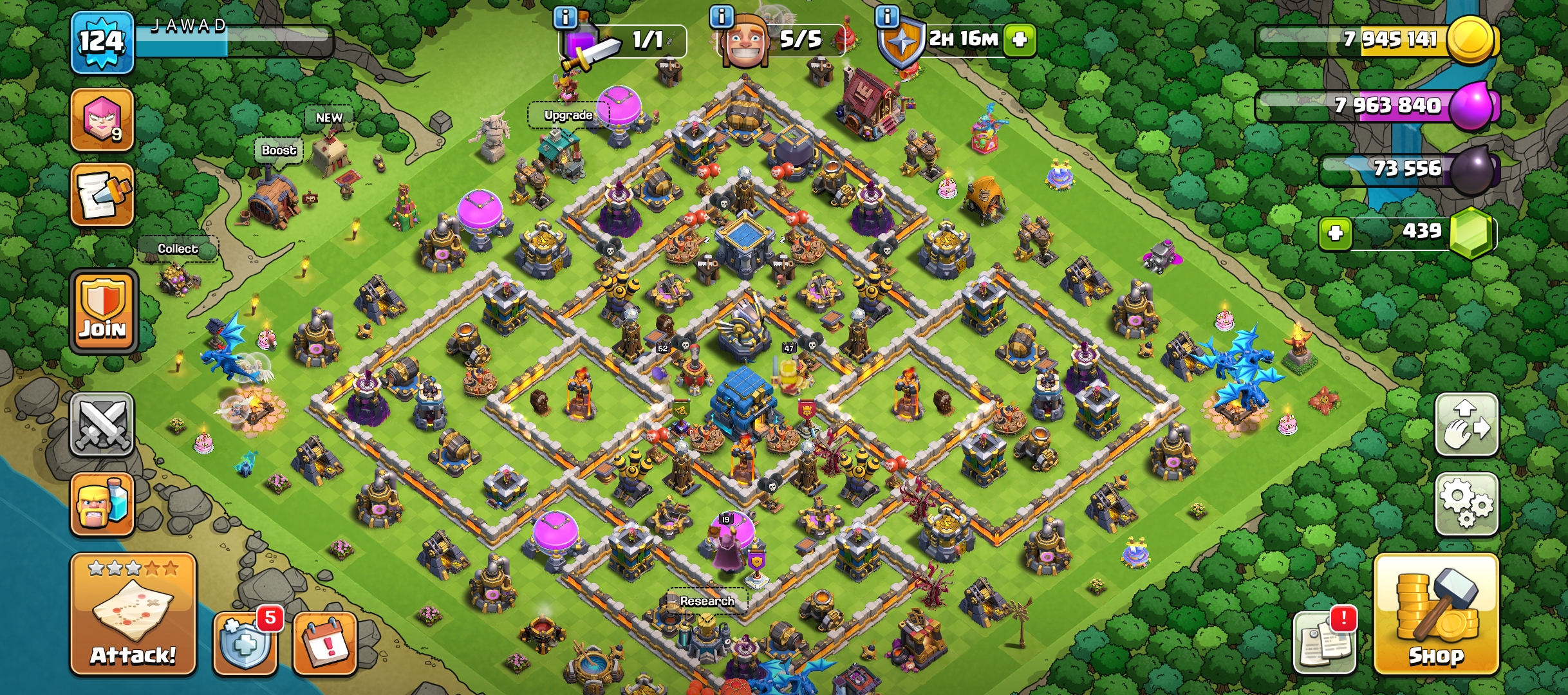
Task: Add gems with the green plus button
Action: click(x=1335, y=232)
